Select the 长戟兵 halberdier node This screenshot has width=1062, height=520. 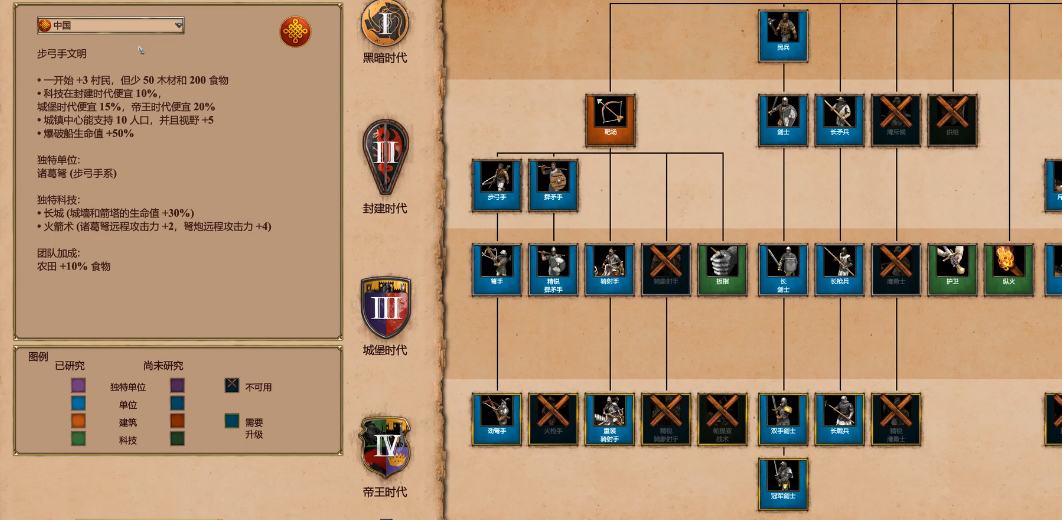[839, 418]
